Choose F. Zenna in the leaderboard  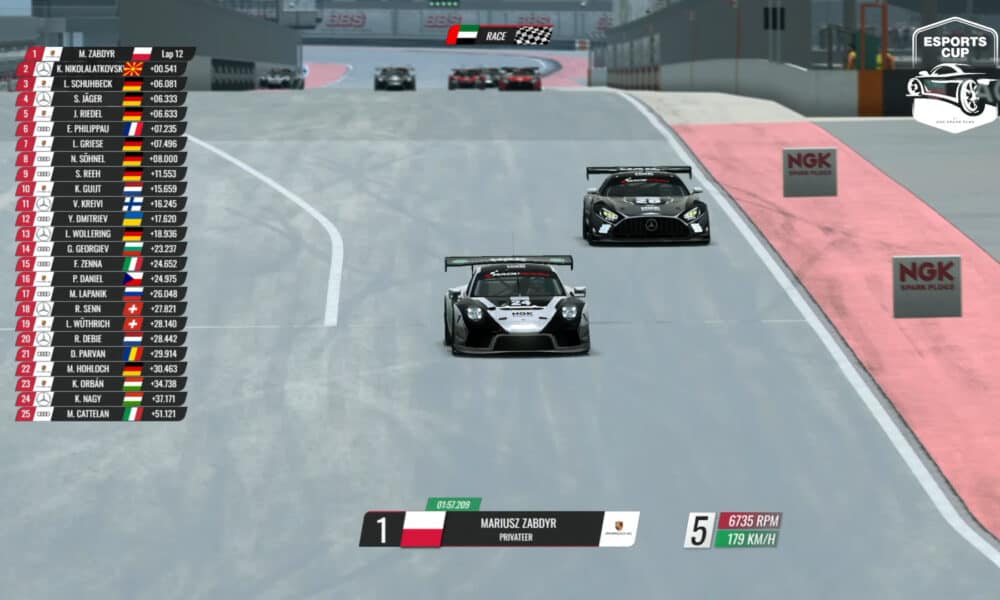pyautogui.click(x=98, y=264)
